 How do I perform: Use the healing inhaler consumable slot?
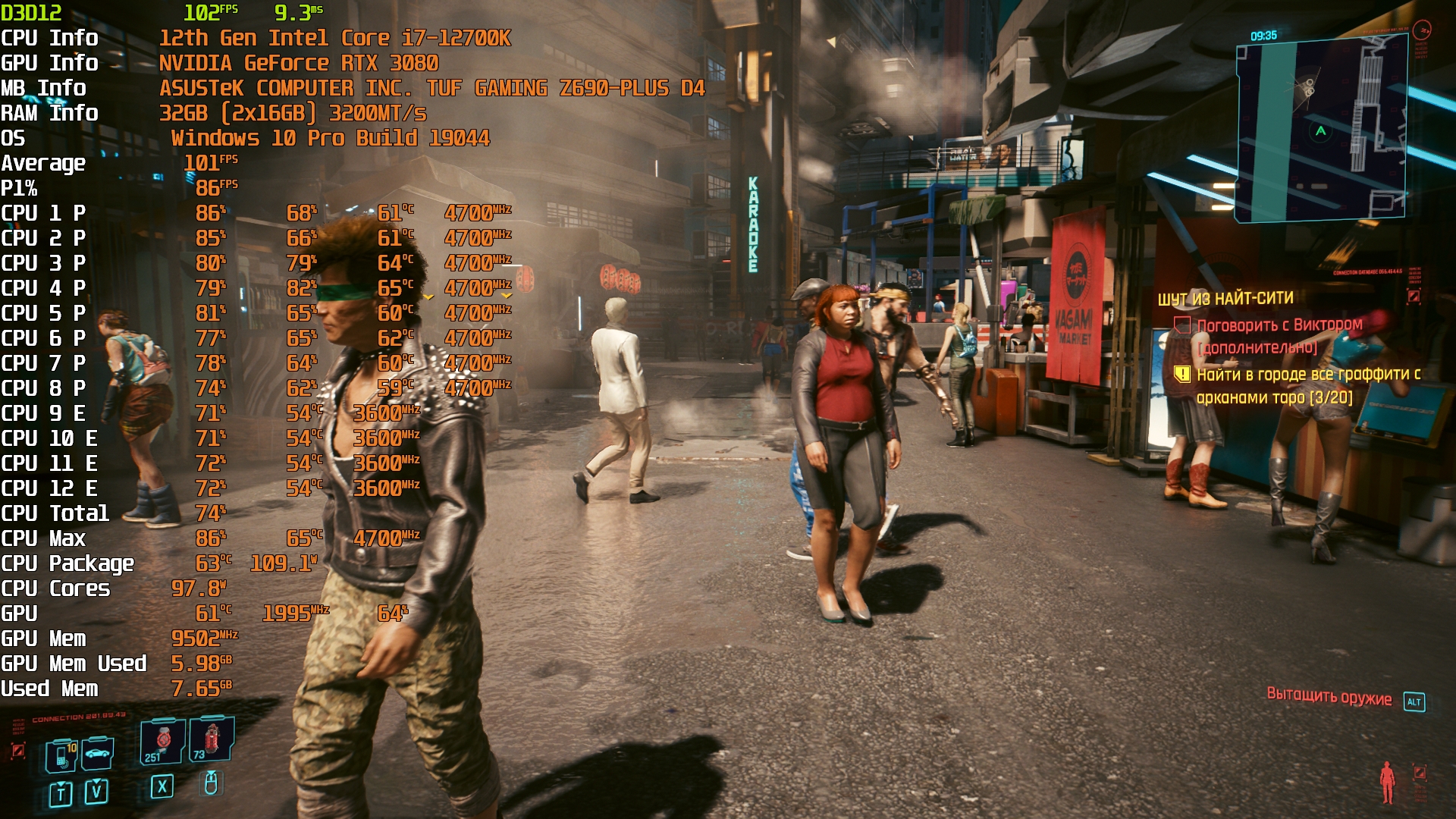pyautogui.click(x=162, y=741)
